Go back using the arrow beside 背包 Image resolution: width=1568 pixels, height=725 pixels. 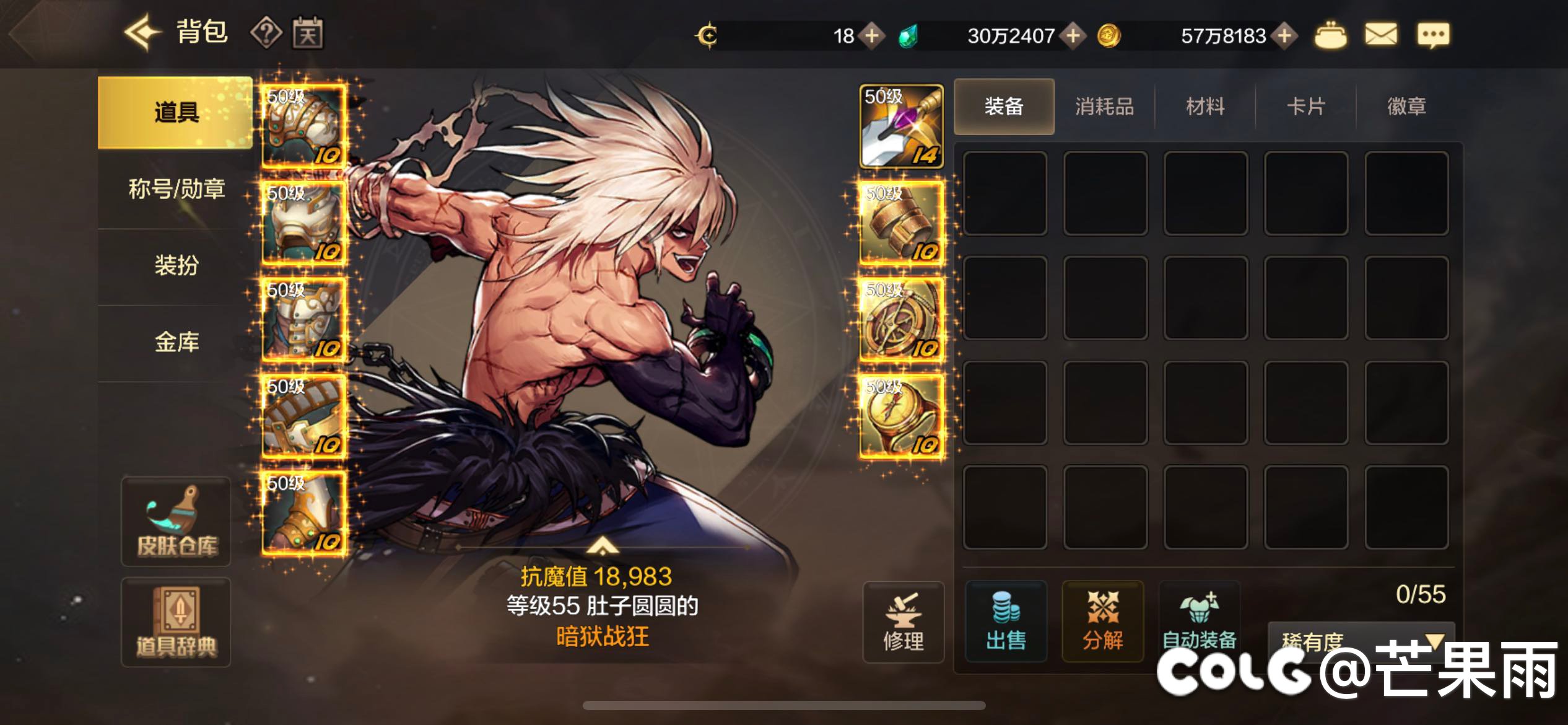142,32
